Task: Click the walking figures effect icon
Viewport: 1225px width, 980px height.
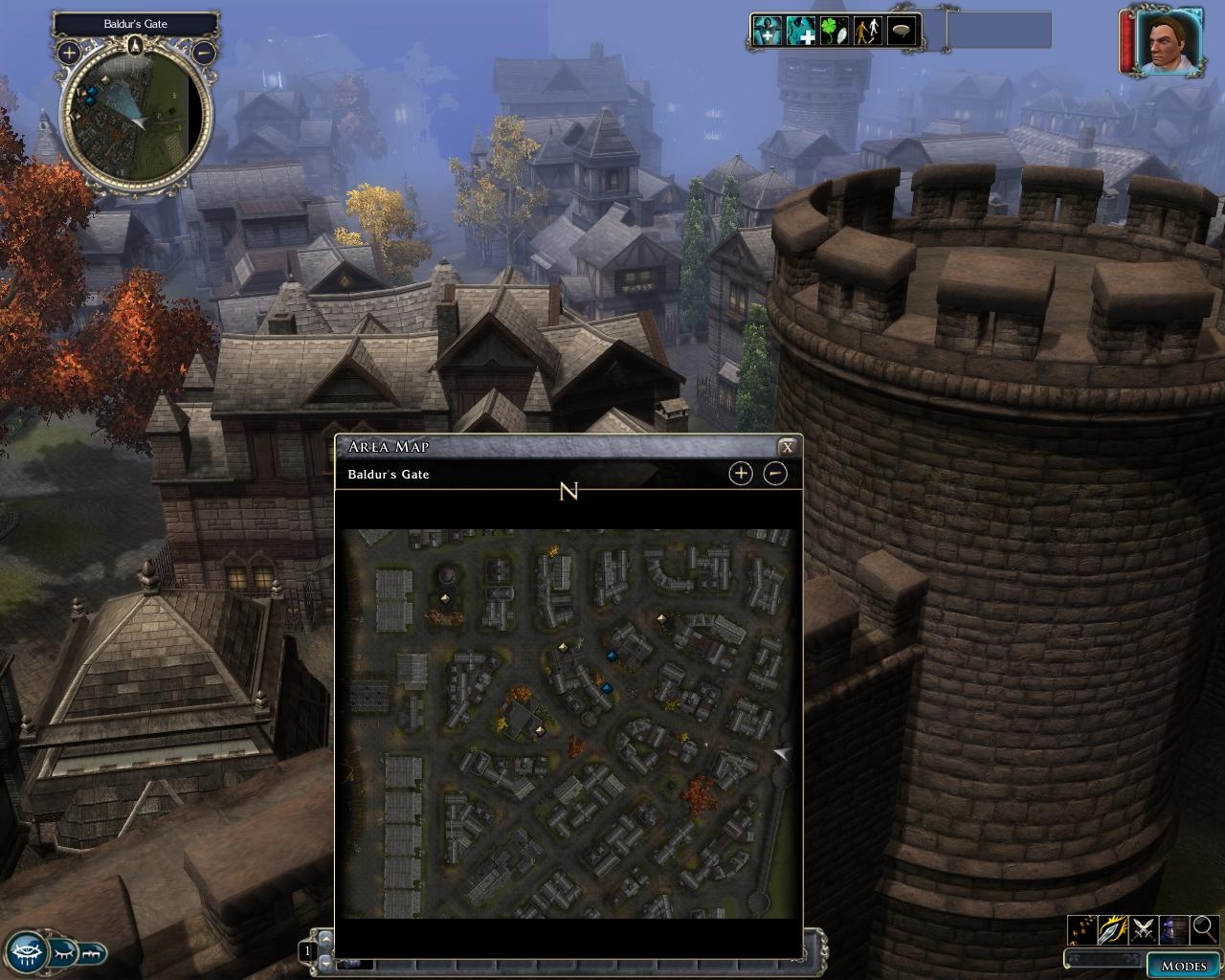Action: click(x=867, y=31)
